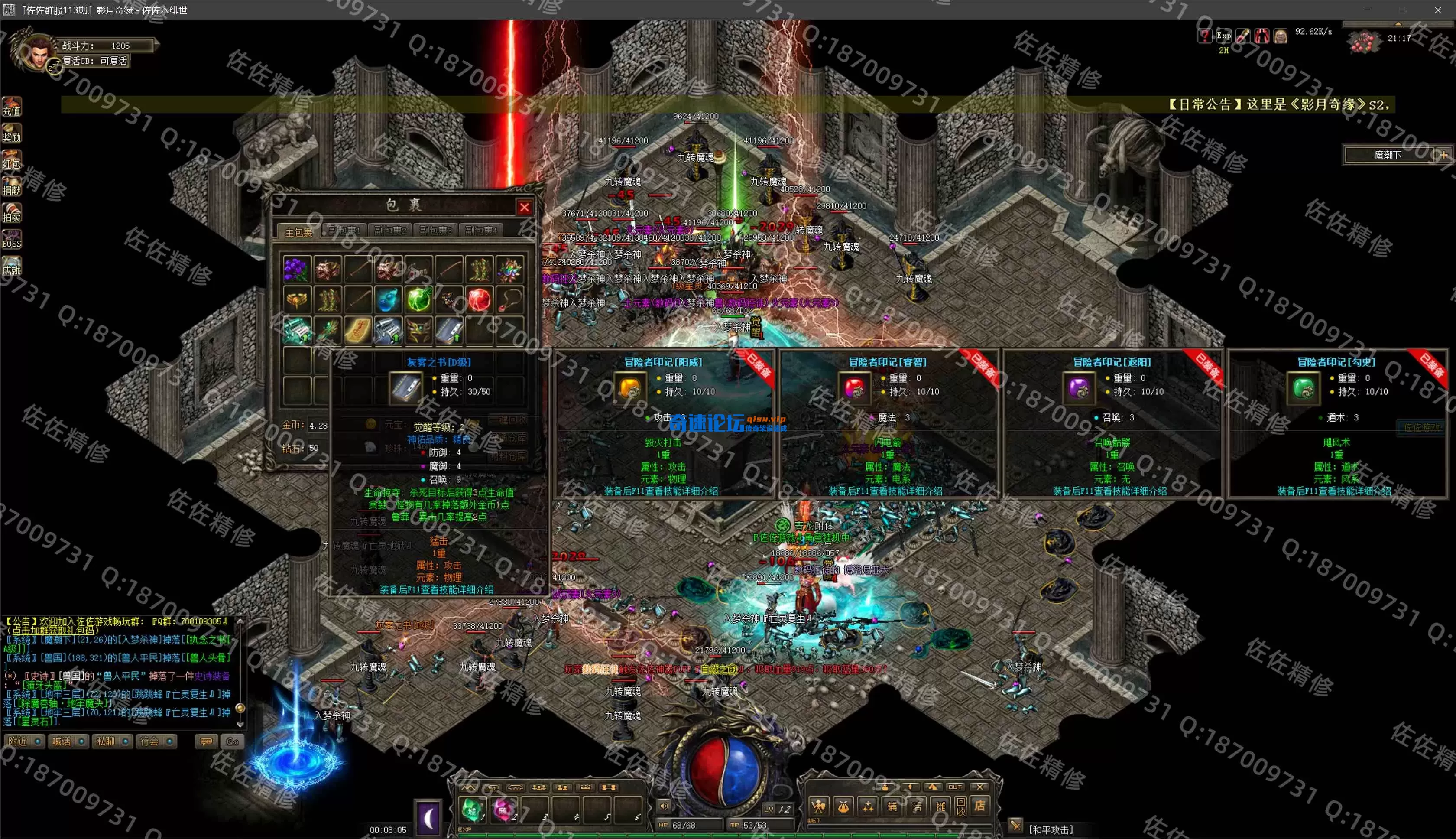Use the green 城 stone in hotbar slot 1
This screenshot has height=839, width=1456.
472,809
